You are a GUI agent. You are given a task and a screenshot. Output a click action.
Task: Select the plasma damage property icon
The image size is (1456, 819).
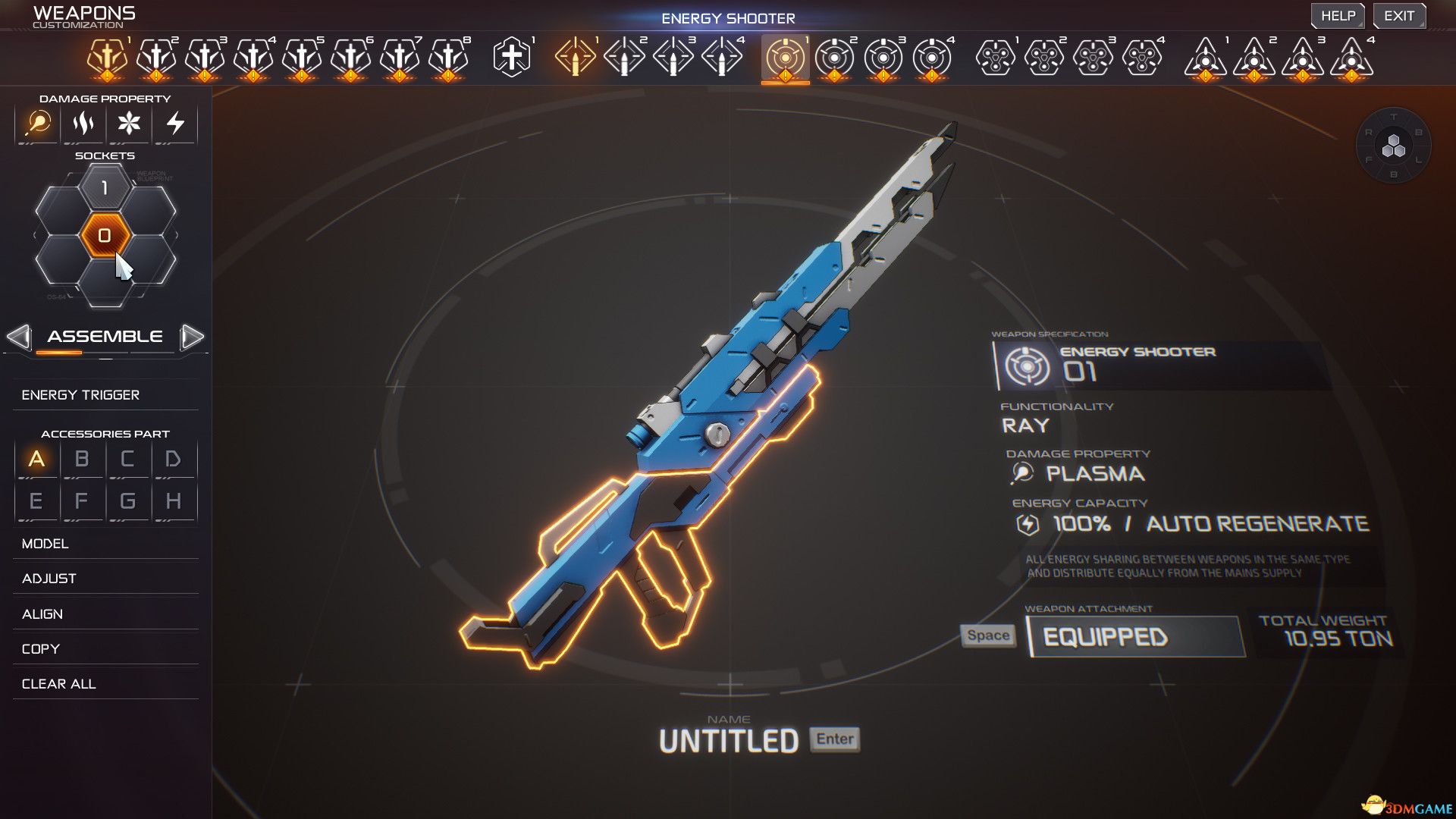click(x=38, y=123)
